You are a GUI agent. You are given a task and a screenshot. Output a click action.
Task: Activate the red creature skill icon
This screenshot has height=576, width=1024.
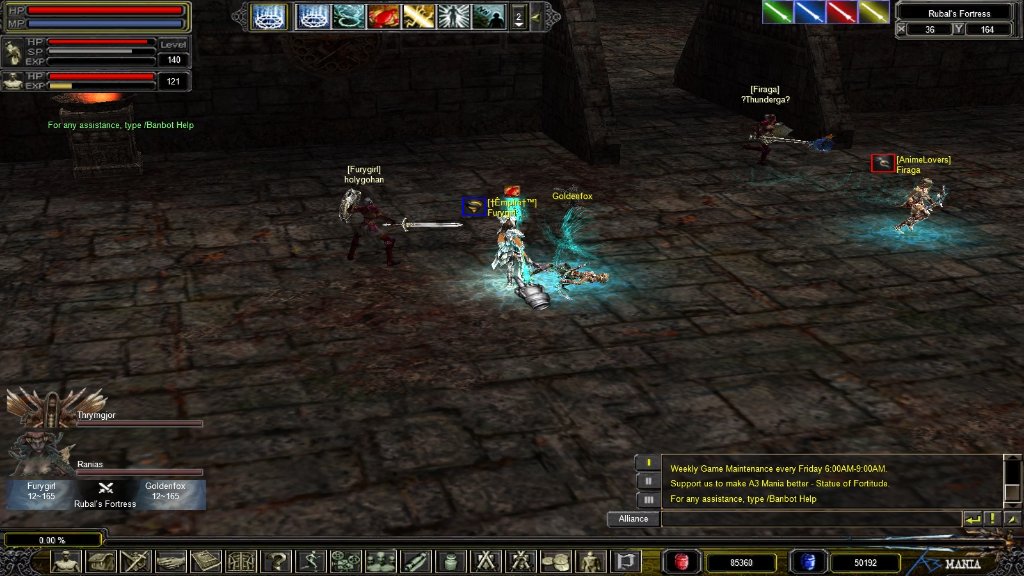pos(383,16)
